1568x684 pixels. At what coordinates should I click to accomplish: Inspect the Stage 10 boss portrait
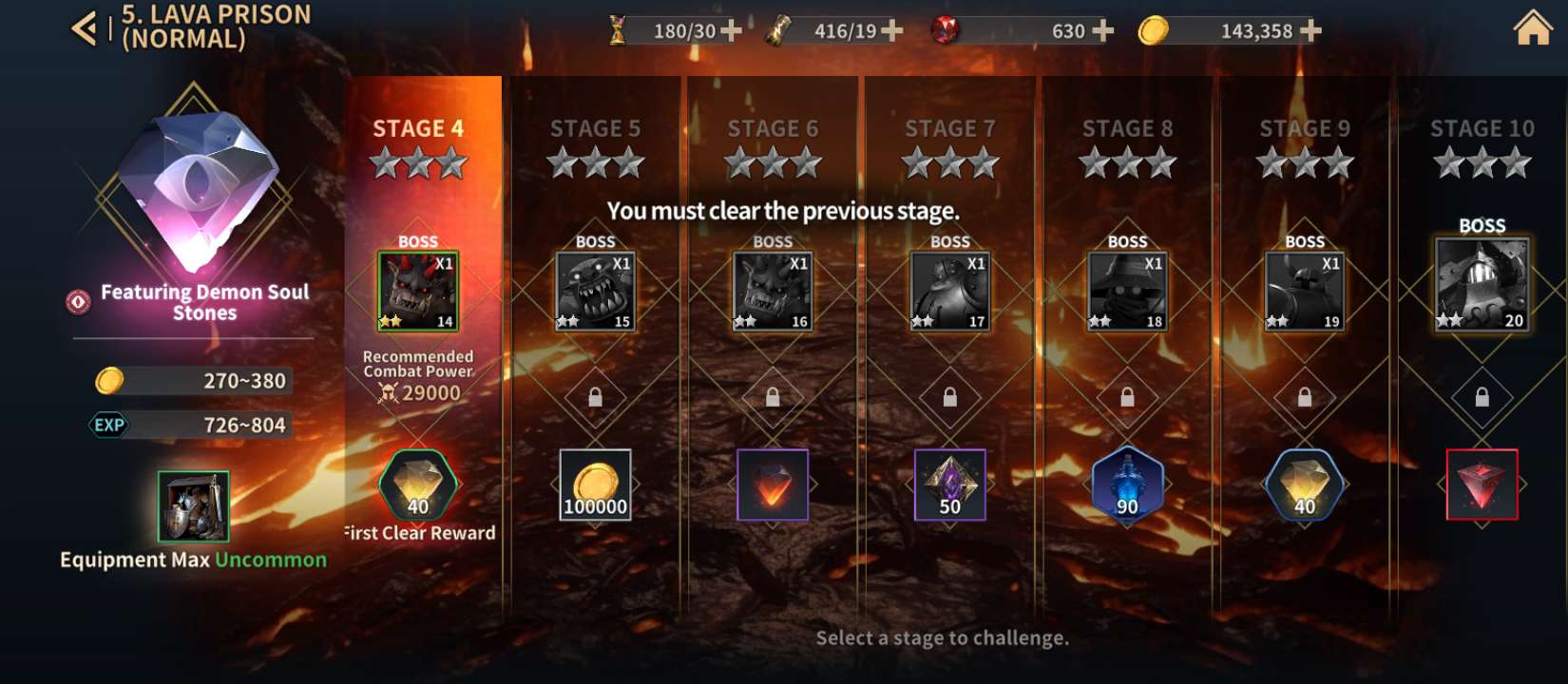pos(1482,284)
